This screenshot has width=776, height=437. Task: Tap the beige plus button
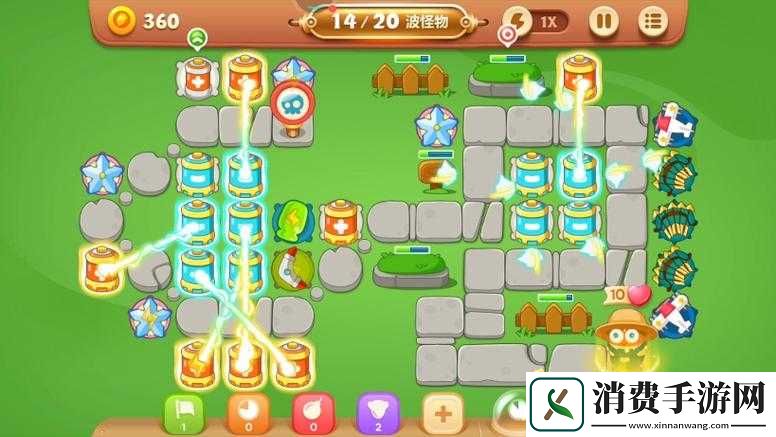point(442,414)
